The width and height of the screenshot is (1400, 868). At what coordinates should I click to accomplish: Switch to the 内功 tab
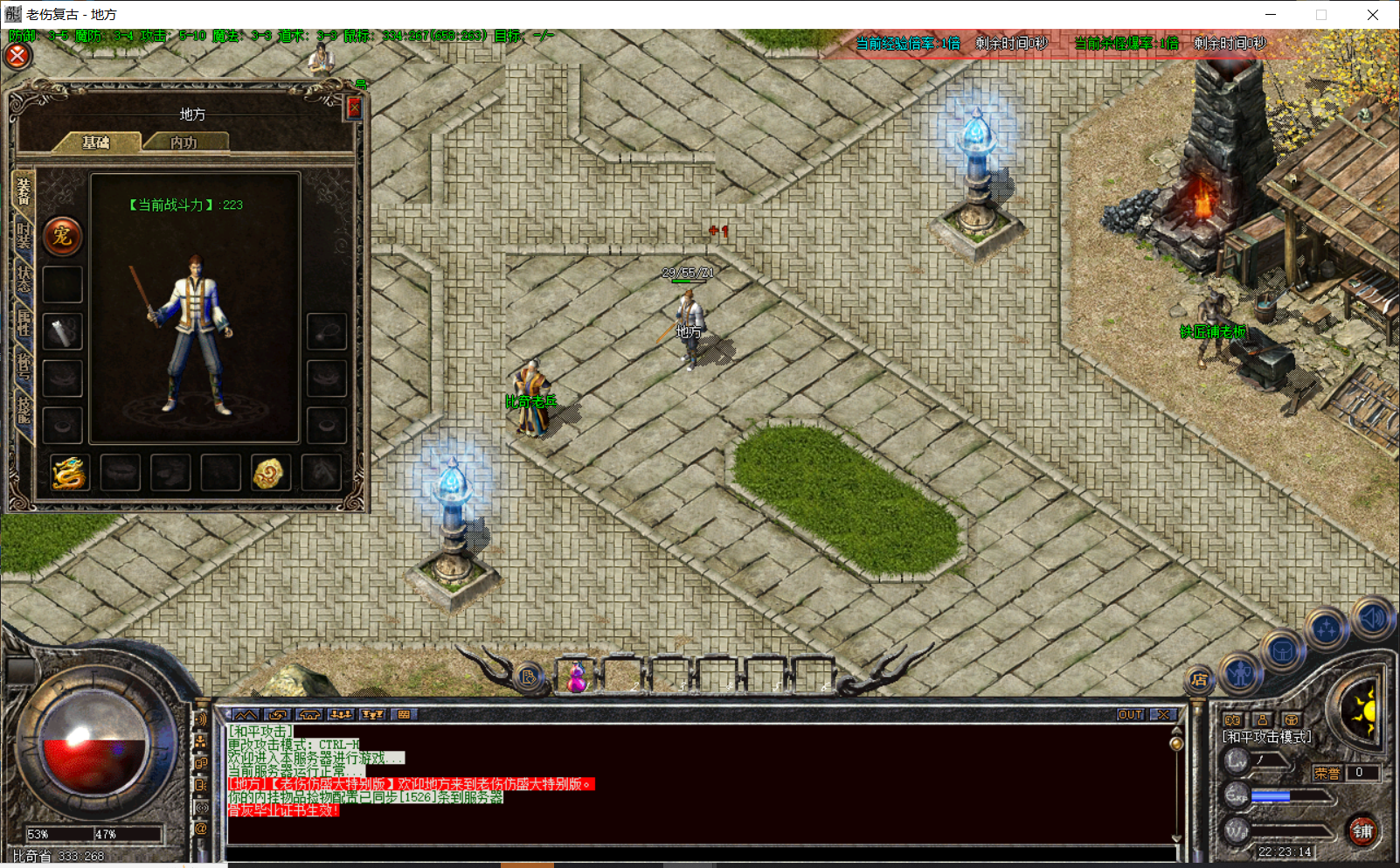click(184, 142)
